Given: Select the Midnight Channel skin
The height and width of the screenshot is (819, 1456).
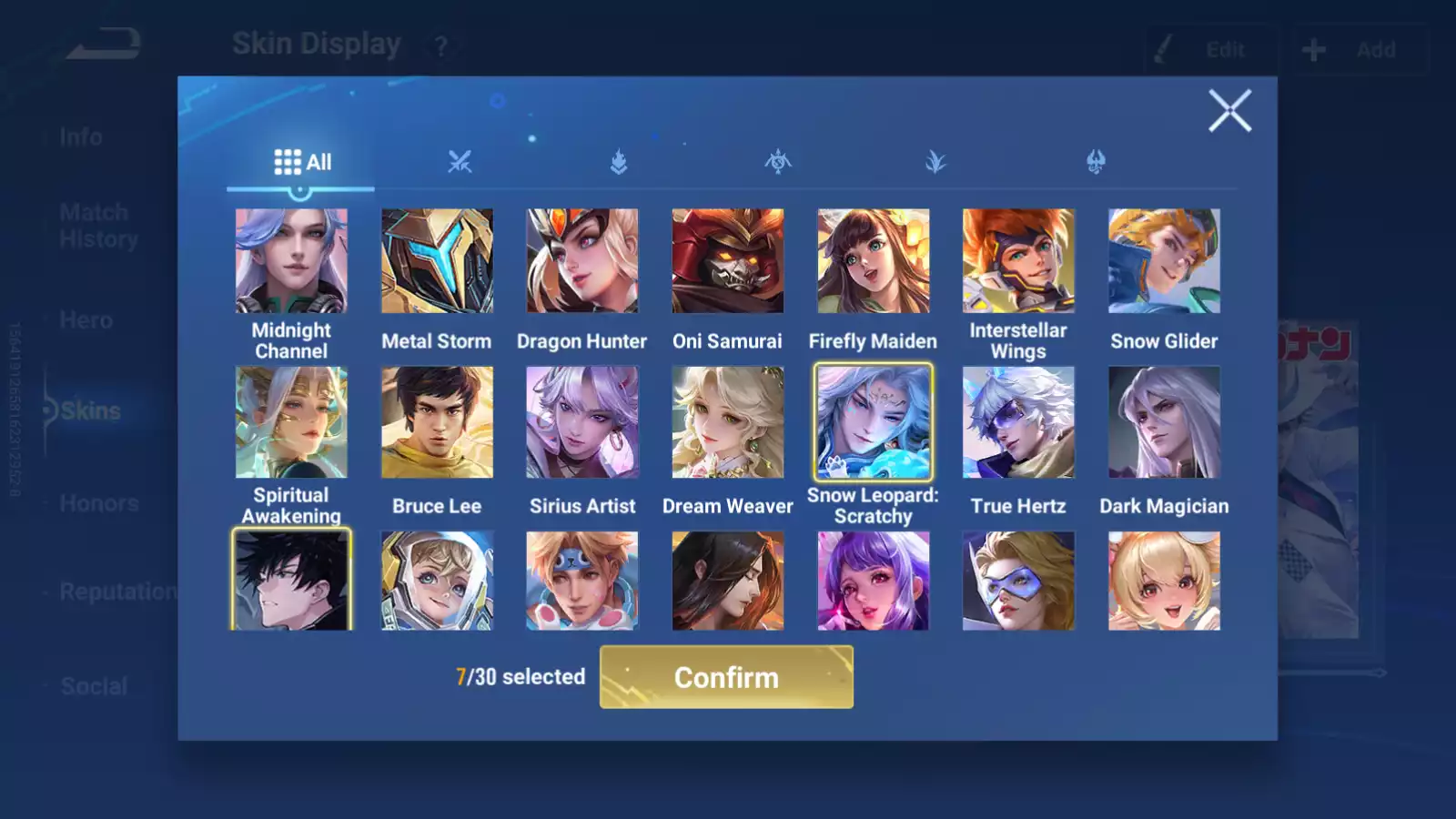Looking at the screenshot, I should pos(291,261).
